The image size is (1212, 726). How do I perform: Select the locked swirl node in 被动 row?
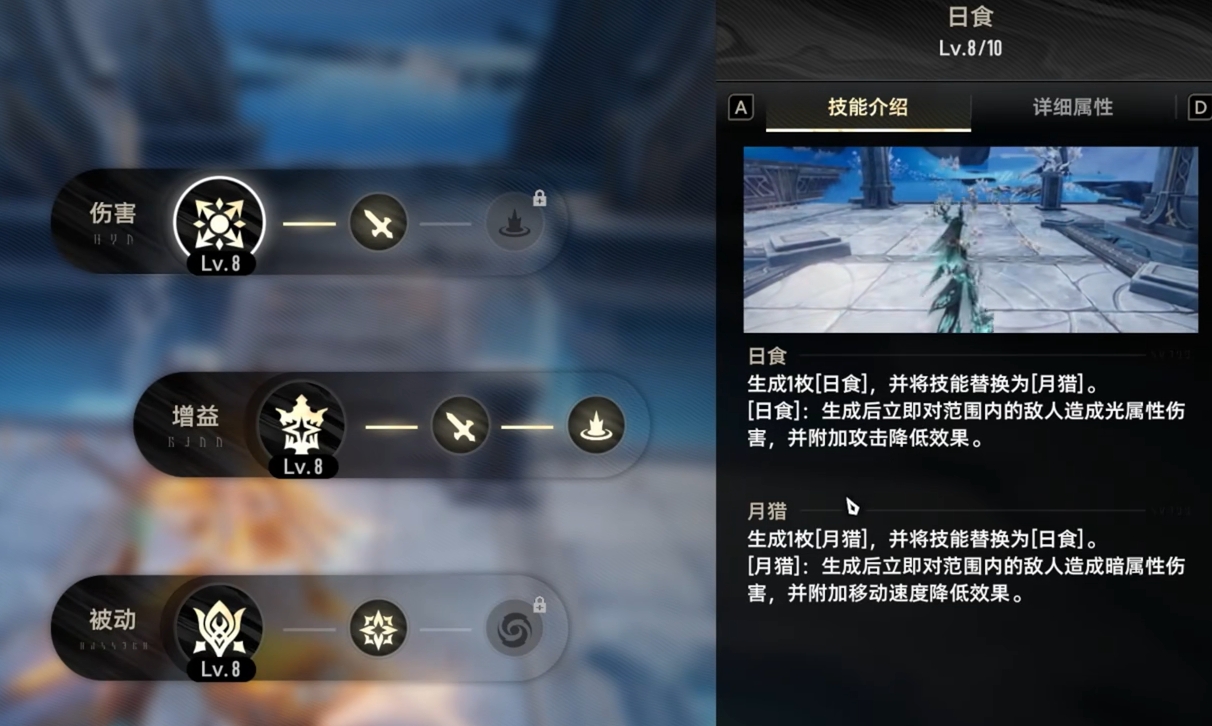[x=515, y=629]
